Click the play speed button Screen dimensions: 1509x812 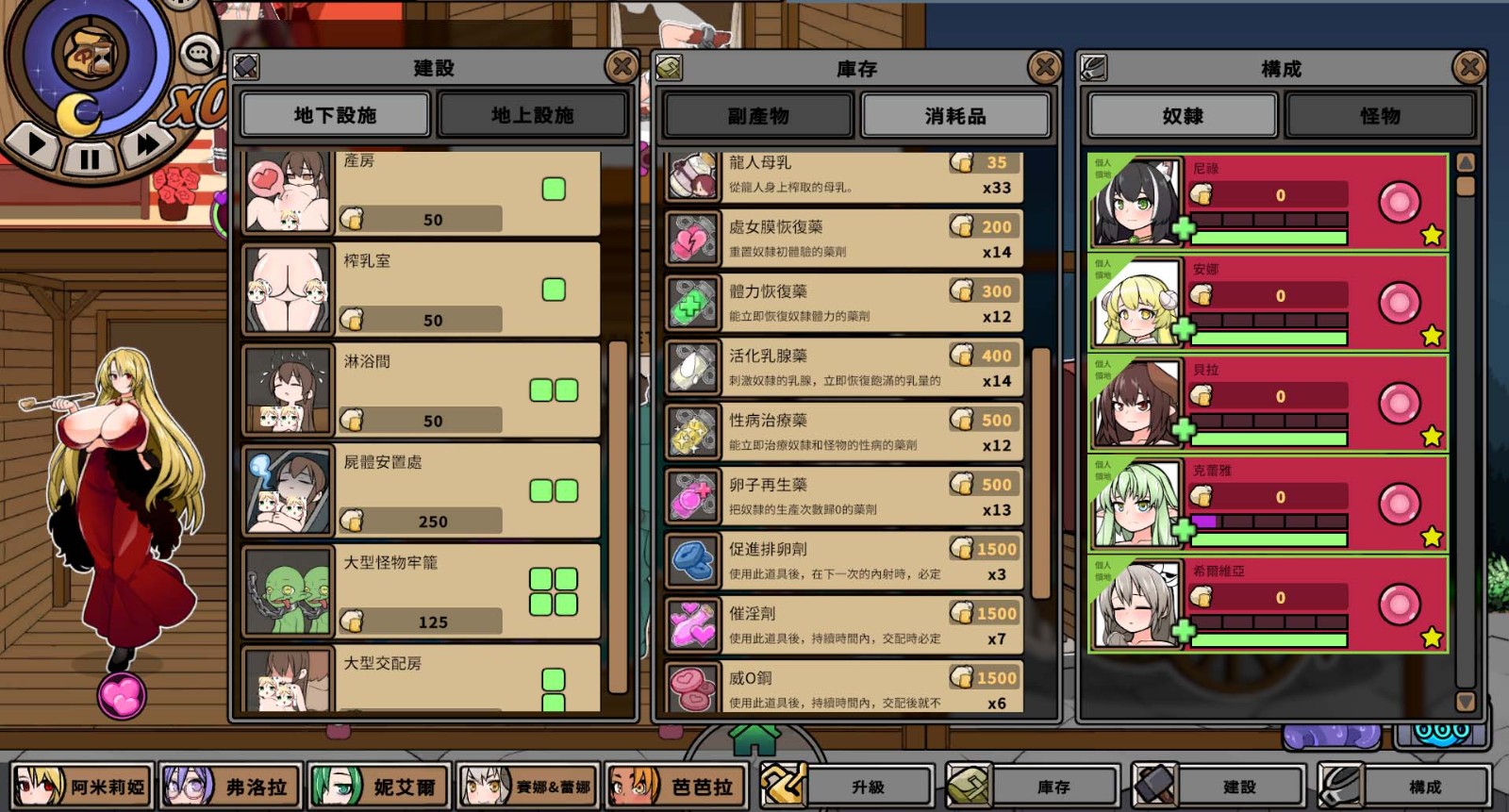(x=37, y=144)
